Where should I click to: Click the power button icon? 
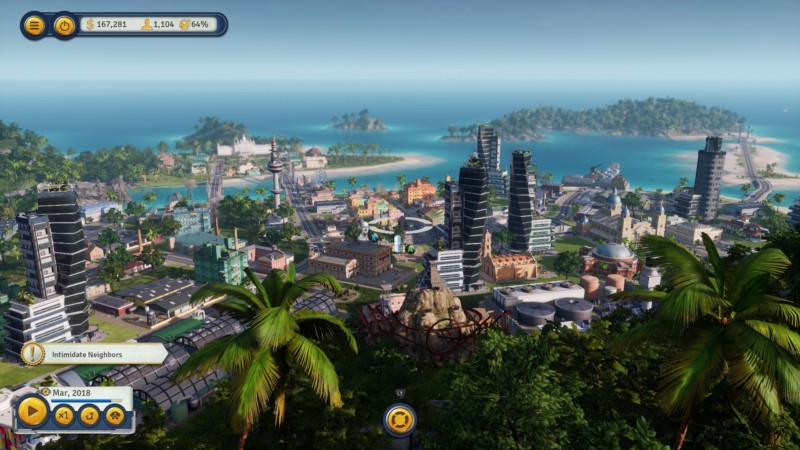(64, 25)
